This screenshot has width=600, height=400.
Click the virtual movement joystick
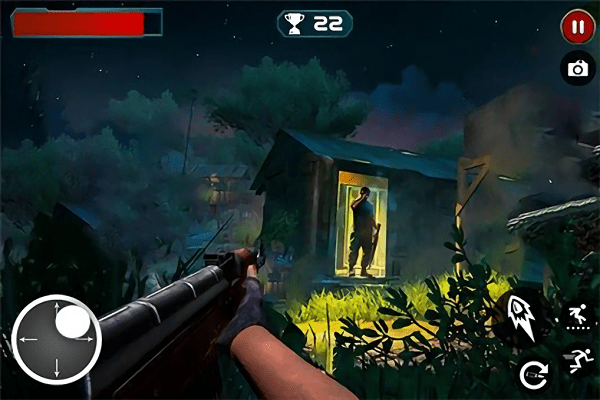tap(56, 338)
